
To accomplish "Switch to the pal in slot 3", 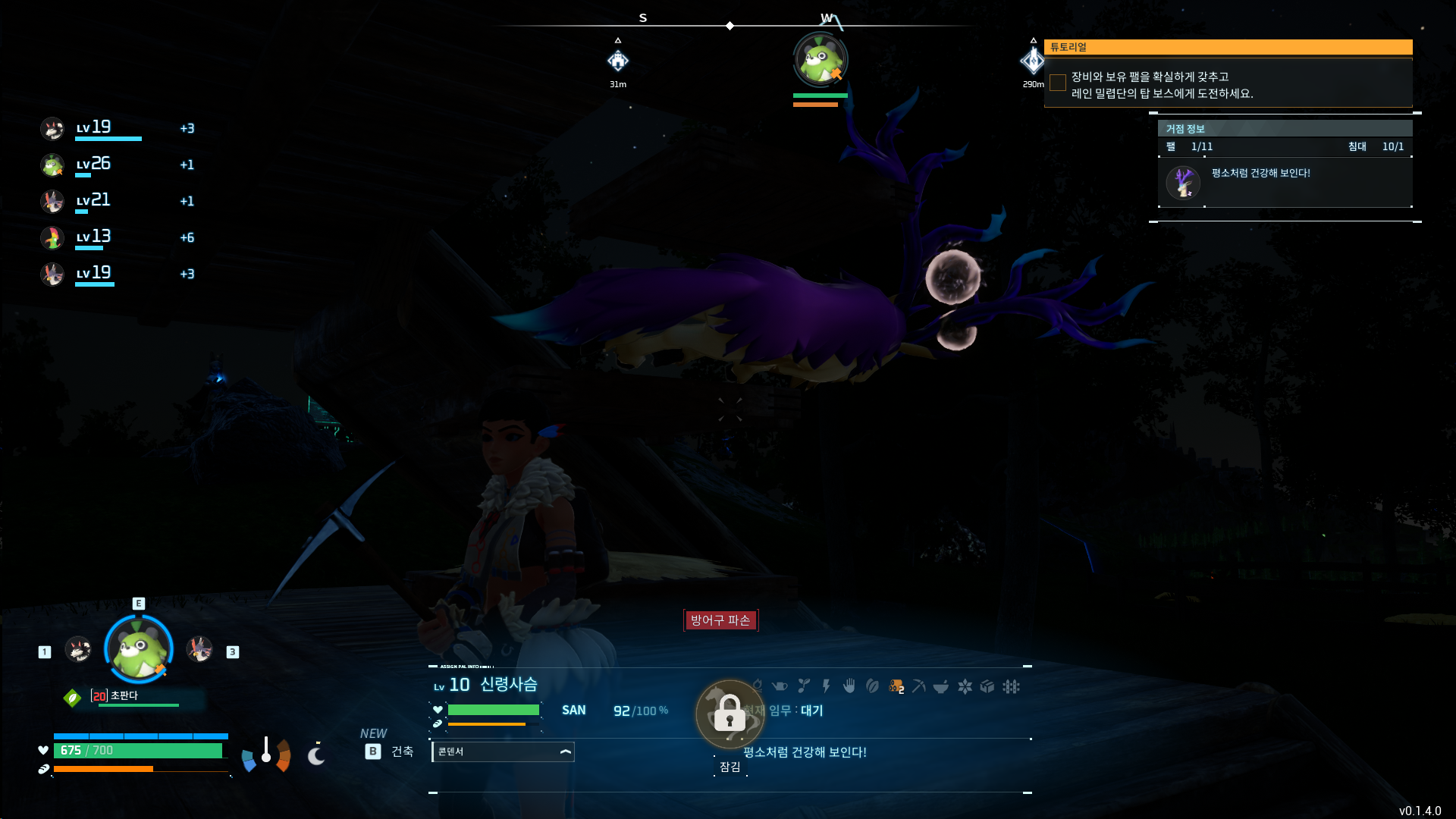I will pos(199,649).
